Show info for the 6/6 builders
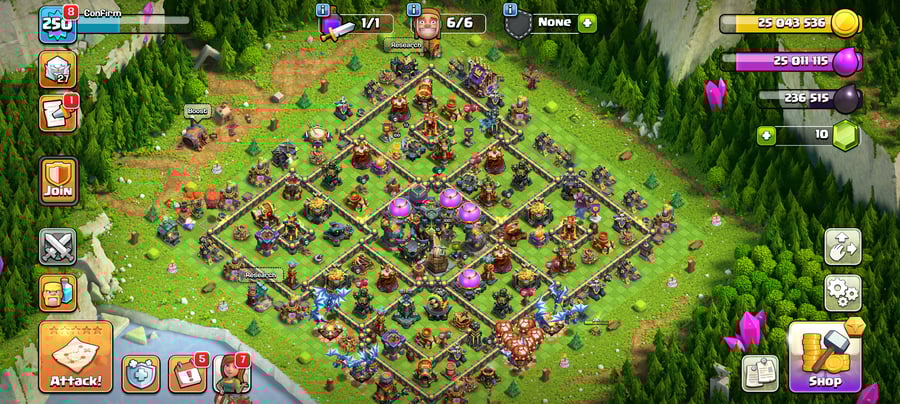 pyautogui.click(x=416, y=9)
